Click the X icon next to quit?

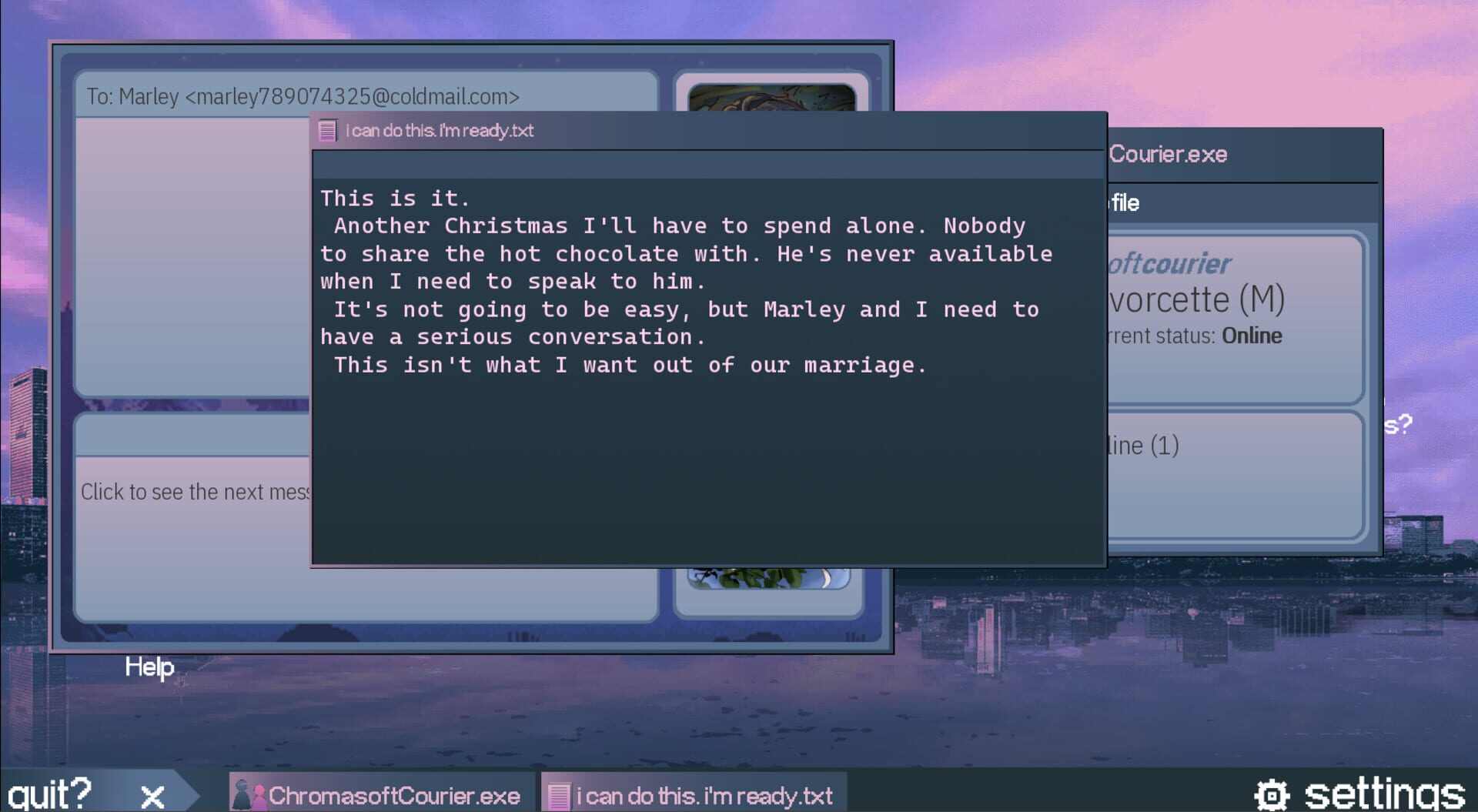[x=151, y=795]
